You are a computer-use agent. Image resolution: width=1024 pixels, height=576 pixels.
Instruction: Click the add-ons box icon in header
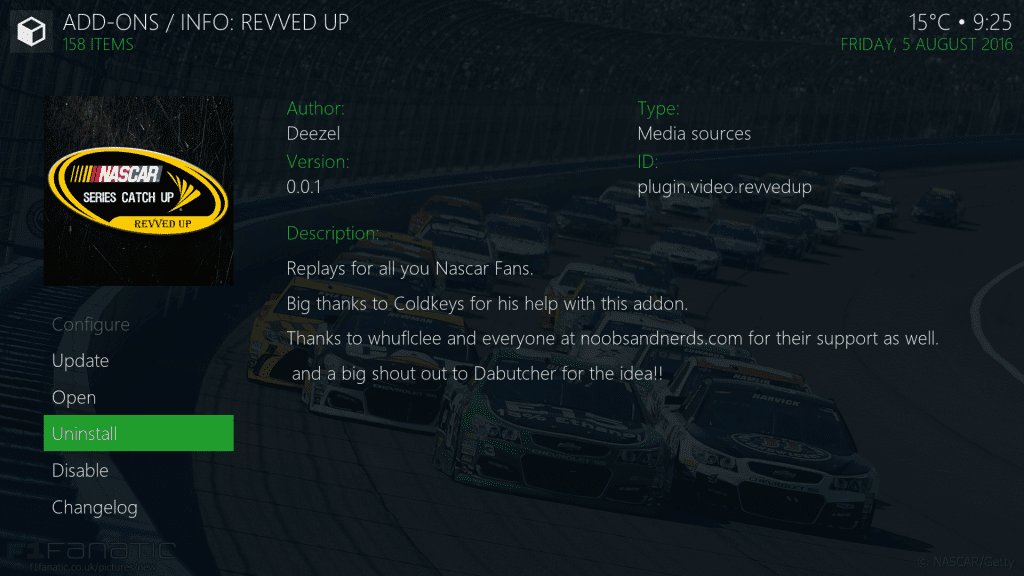31,32
